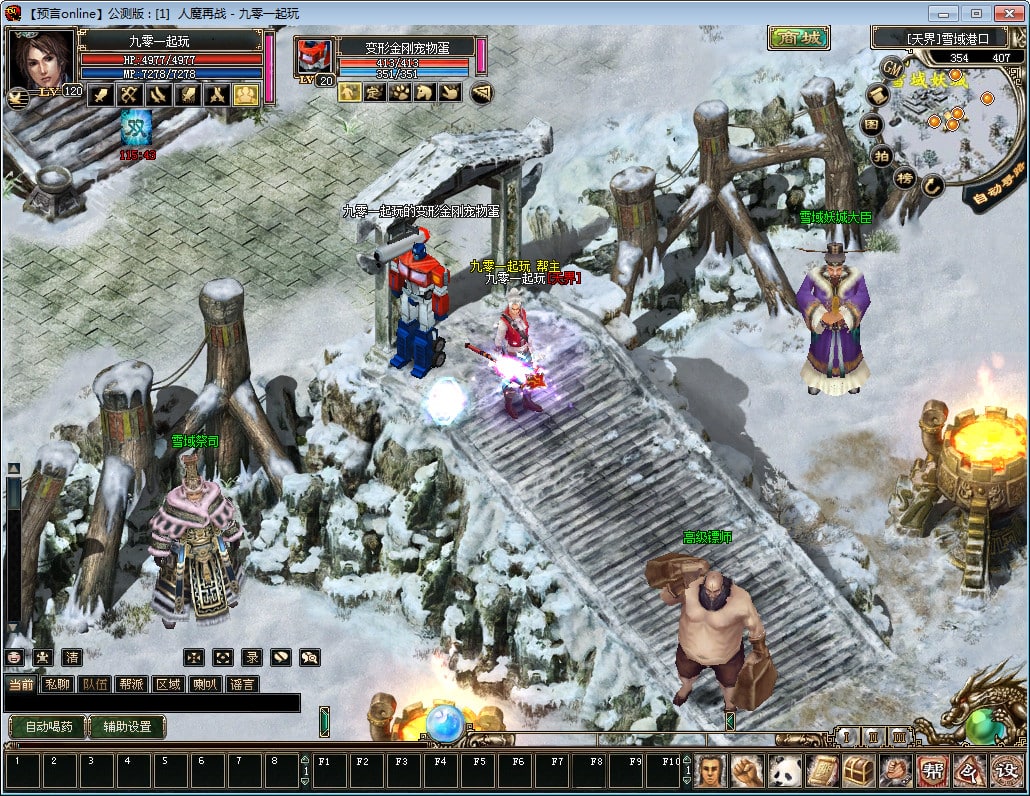Open the 图 map button
Image resolution: width=1030 pixels, height=796 pixels.
point(872,125)
